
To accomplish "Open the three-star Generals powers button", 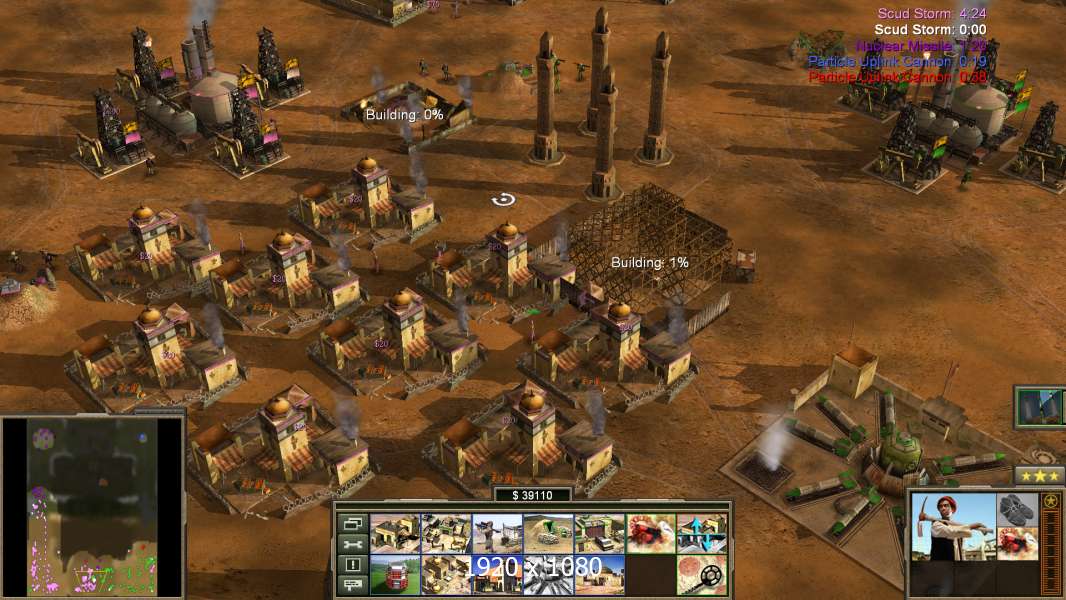I will (x=1039, y=476).
